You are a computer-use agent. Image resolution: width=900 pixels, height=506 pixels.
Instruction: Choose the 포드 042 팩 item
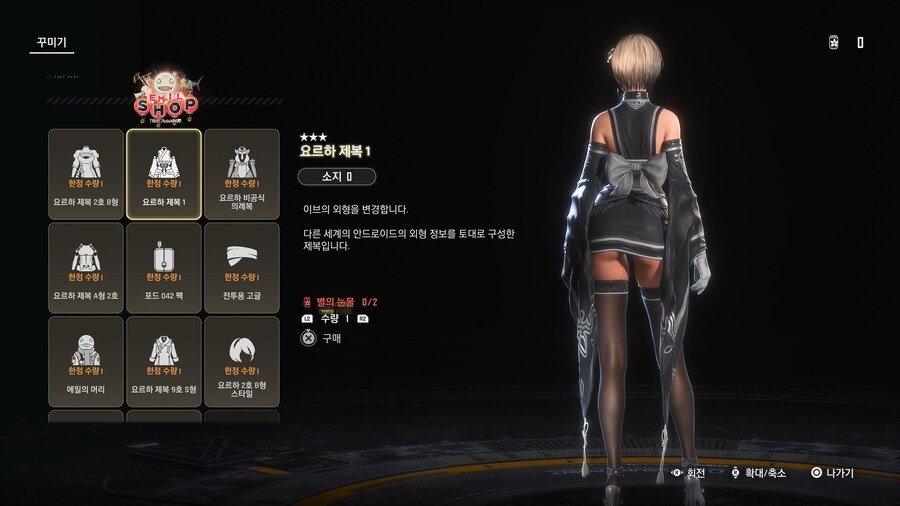click(164, 267)
